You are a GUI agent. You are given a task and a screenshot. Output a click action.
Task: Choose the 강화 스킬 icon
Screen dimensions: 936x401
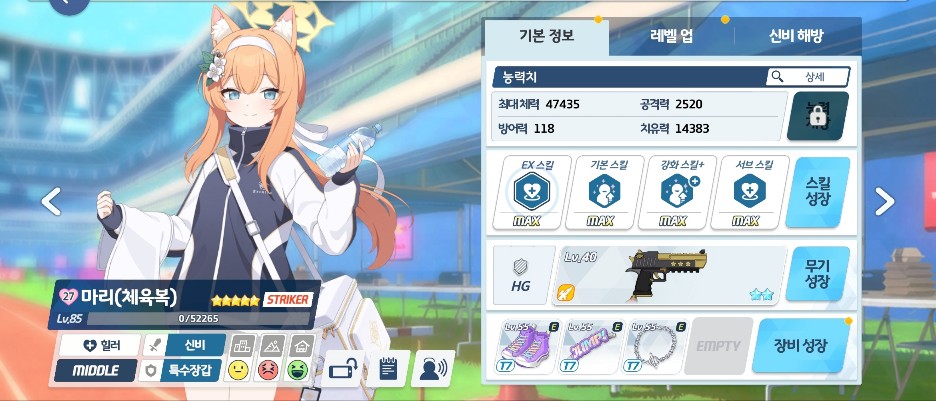(x=674, y=191)
